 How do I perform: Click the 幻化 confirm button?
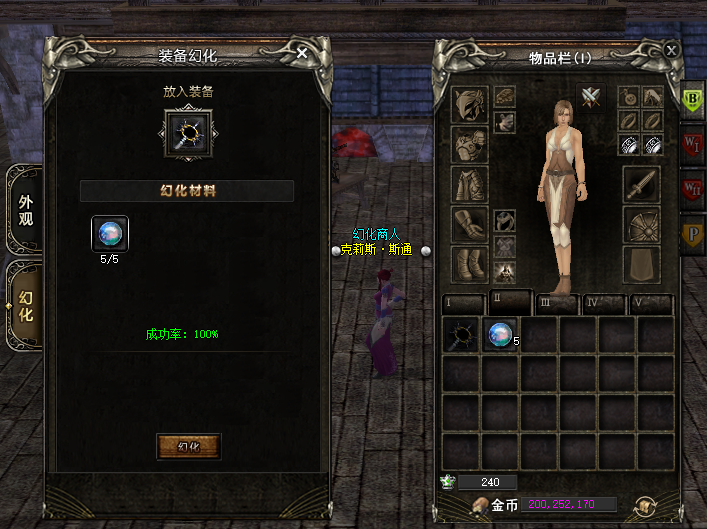(x=188, y=446)
